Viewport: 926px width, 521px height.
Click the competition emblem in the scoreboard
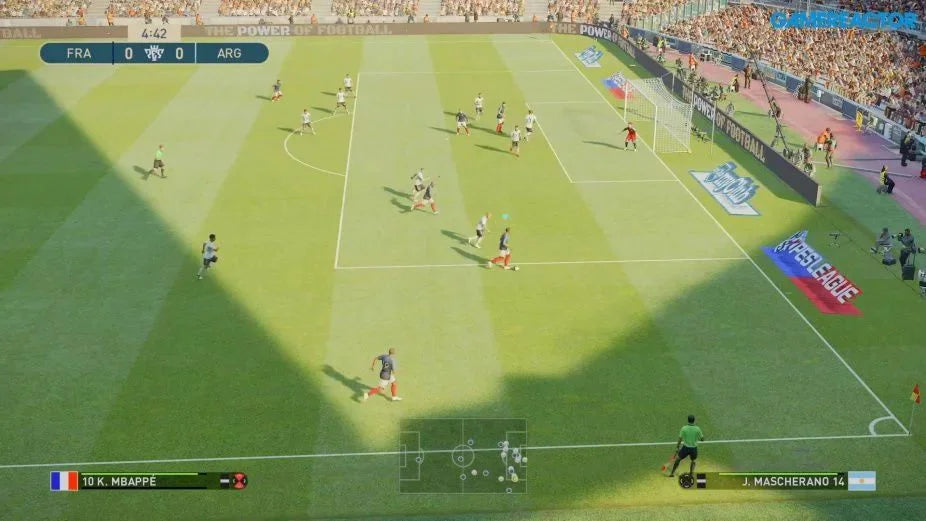[x=154, y=53]
